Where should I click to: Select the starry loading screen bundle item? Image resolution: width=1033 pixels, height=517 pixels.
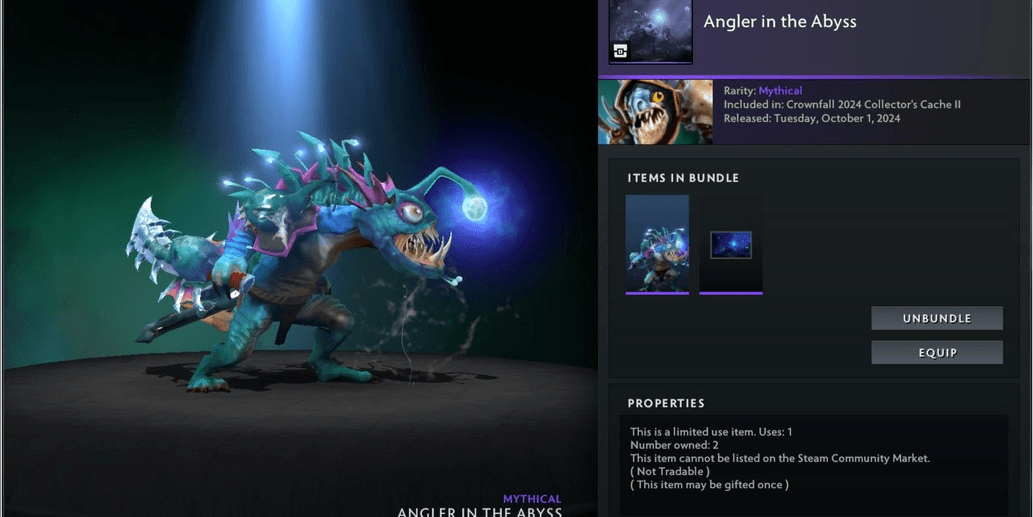click(x=731, y=245)
